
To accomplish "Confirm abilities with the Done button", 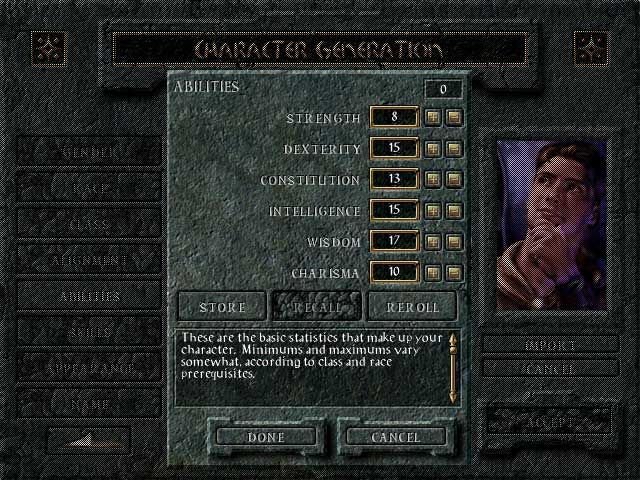I will pyautogui.click(x=265, y=437).
